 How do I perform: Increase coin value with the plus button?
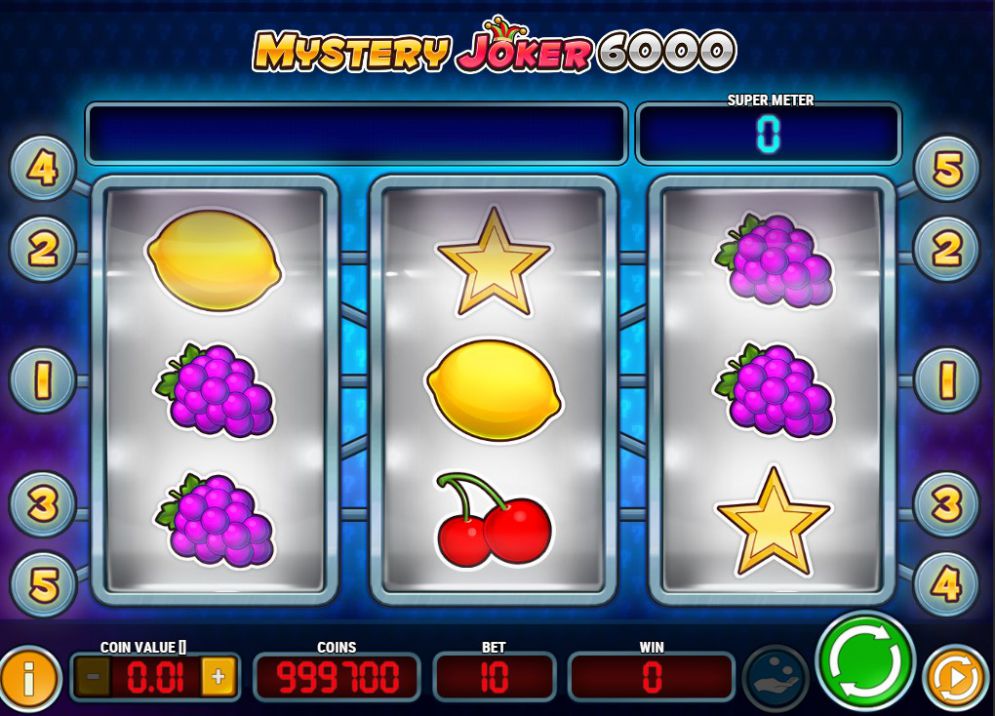click(218, 677)
